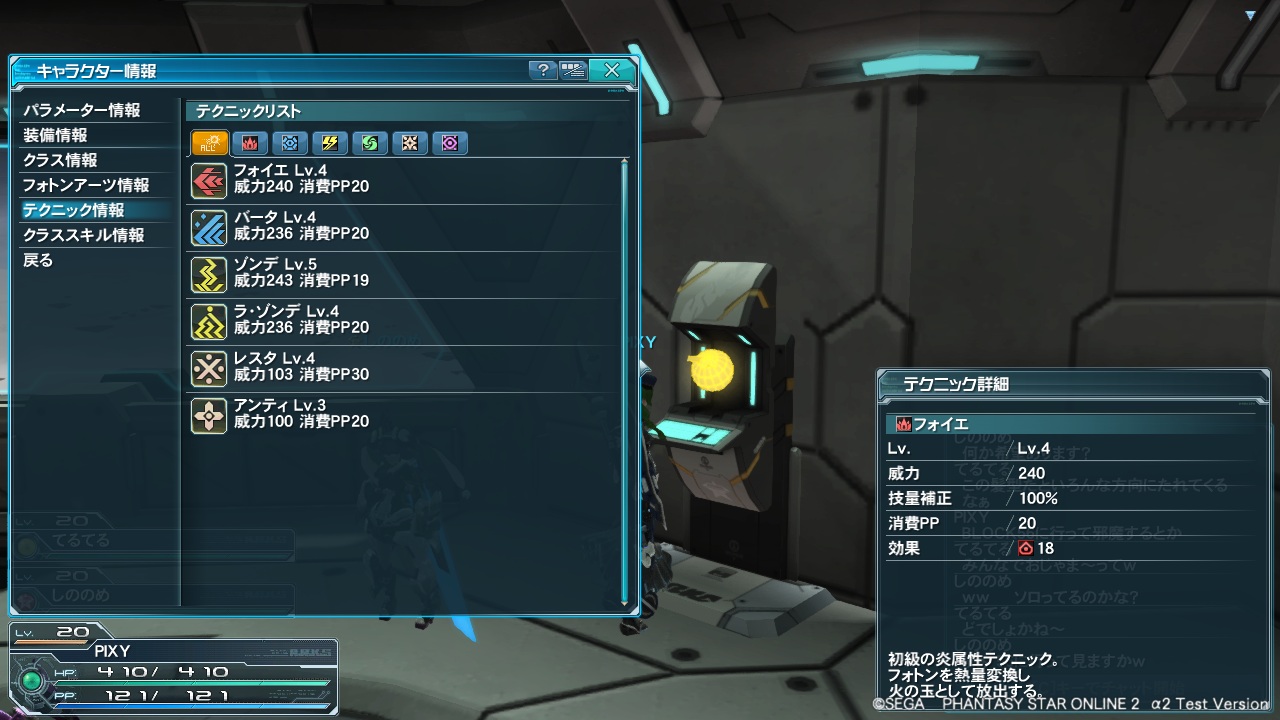Switch to the ALL techniques filter tab
This screenshot has height=720, width=1280.
click(x=210, y=143)
